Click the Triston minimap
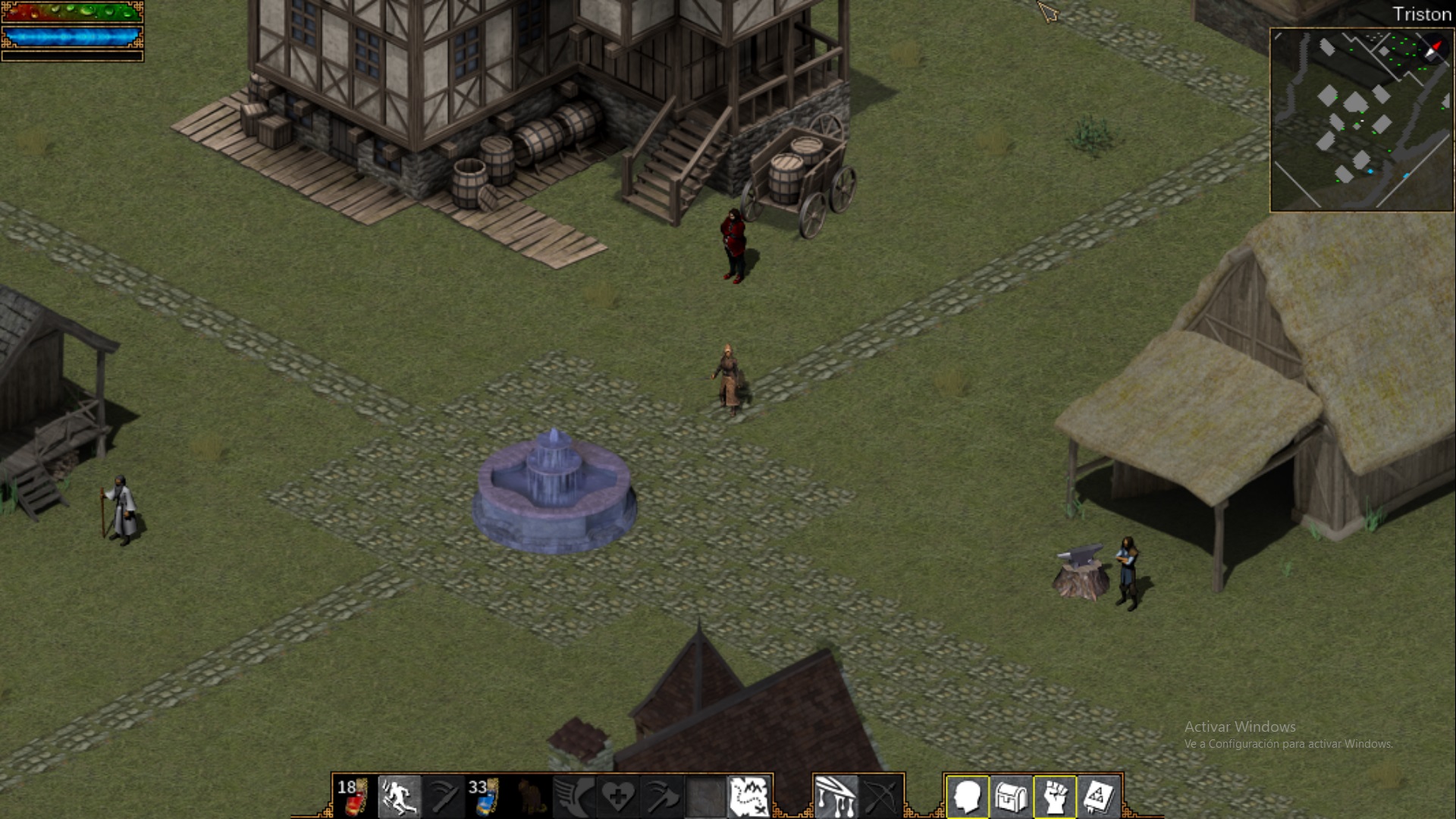This screenshot has width=1456, height=819. coord(1361,120)
